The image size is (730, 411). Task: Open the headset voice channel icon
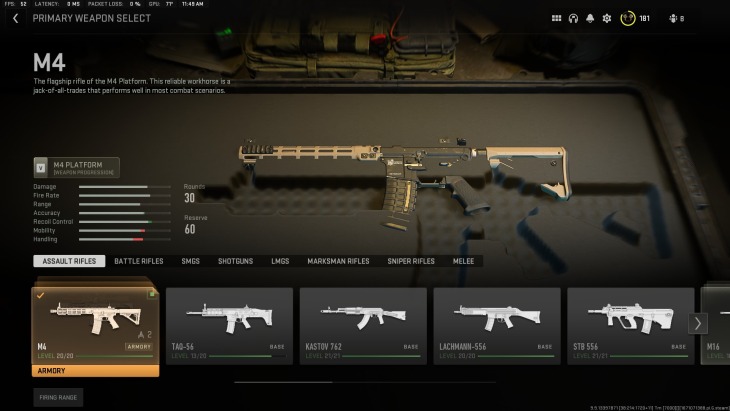pyautogui.click(x=573, y=18)
